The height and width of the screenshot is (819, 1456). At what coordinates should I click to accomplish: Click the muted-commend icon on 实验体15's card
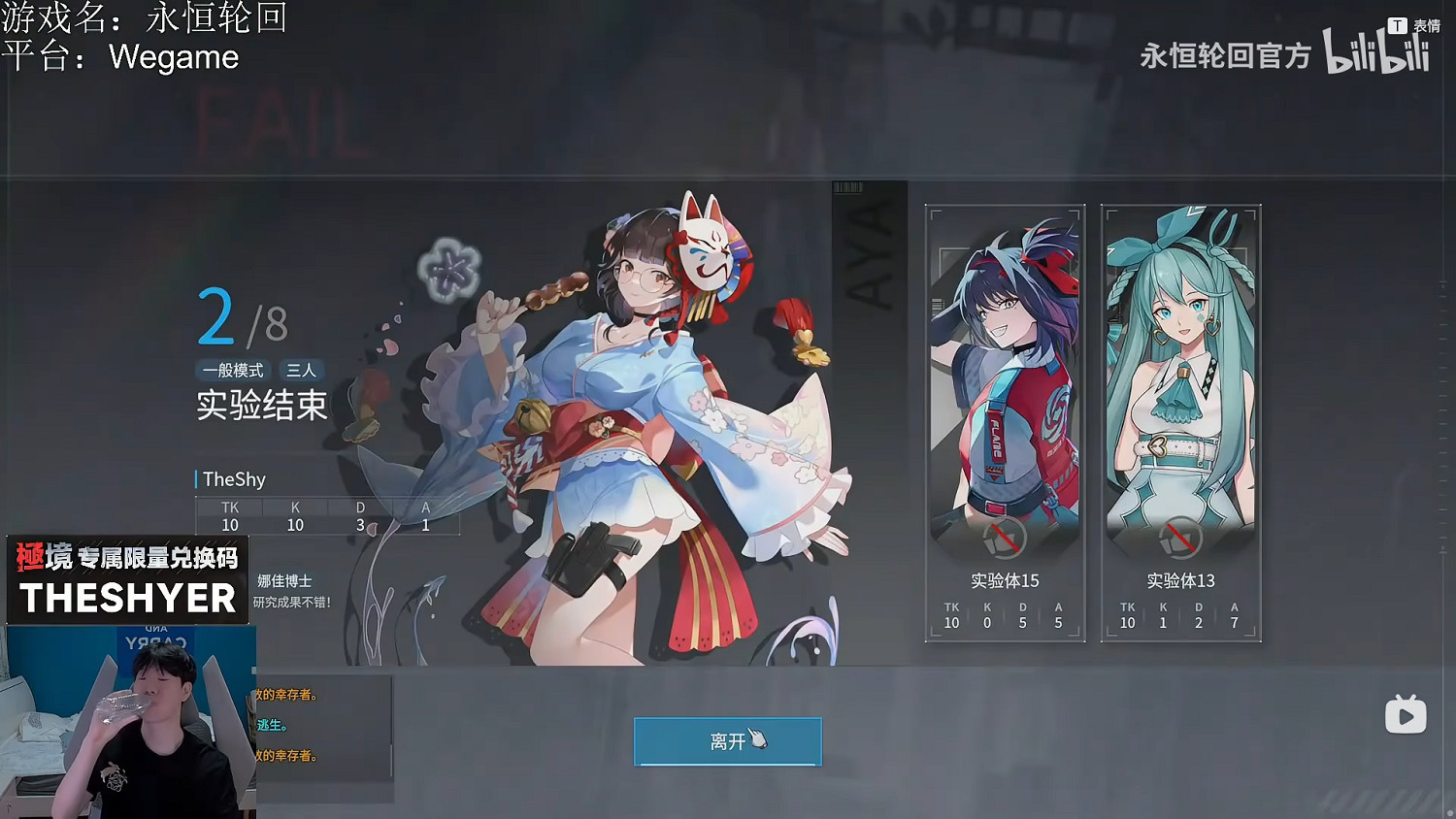(x=1005, y=540)
